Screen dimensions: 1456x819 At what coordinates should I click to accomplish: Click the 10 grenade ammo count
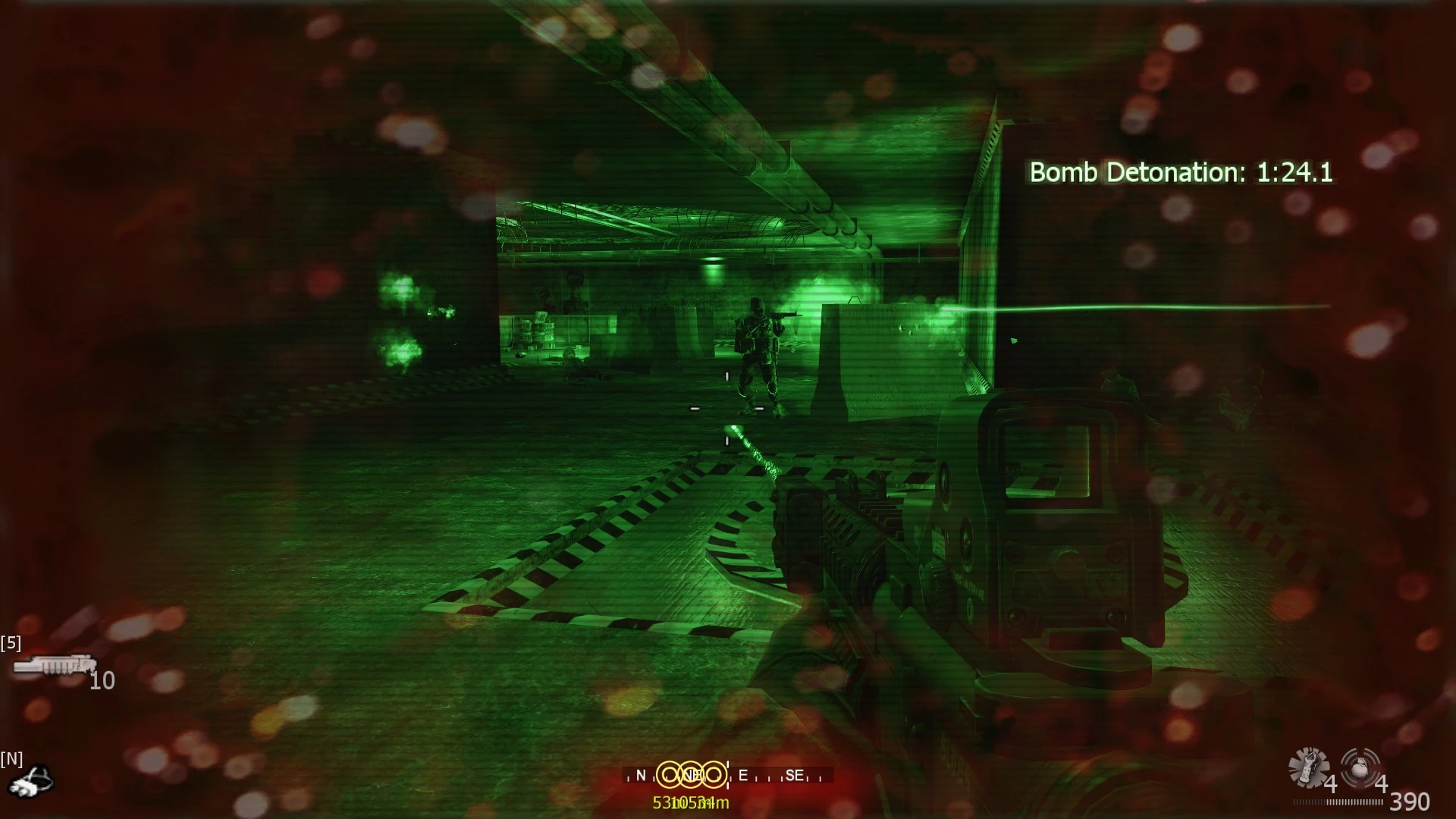(x=99, y=682)
